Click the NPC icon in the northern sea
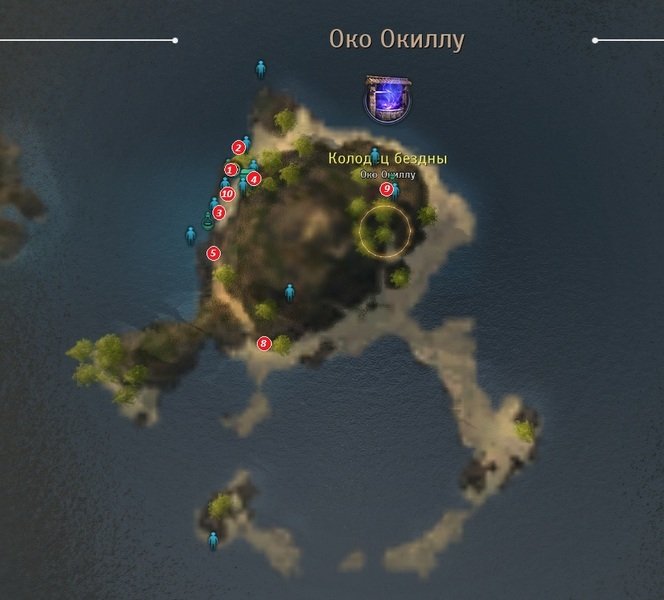The height and width of the screenshot is (600, 664). click(261, 69)
